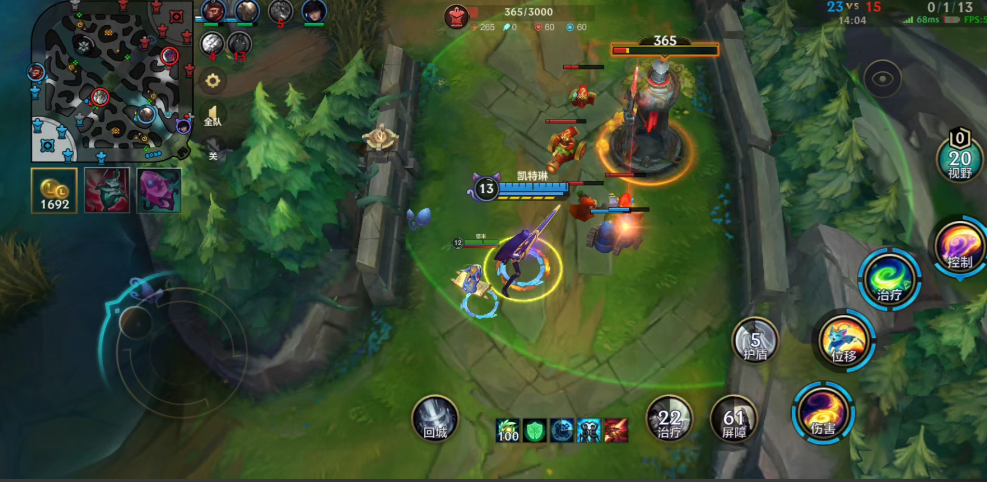Open the minimap

pyautogui.click(x=112, y=82)
